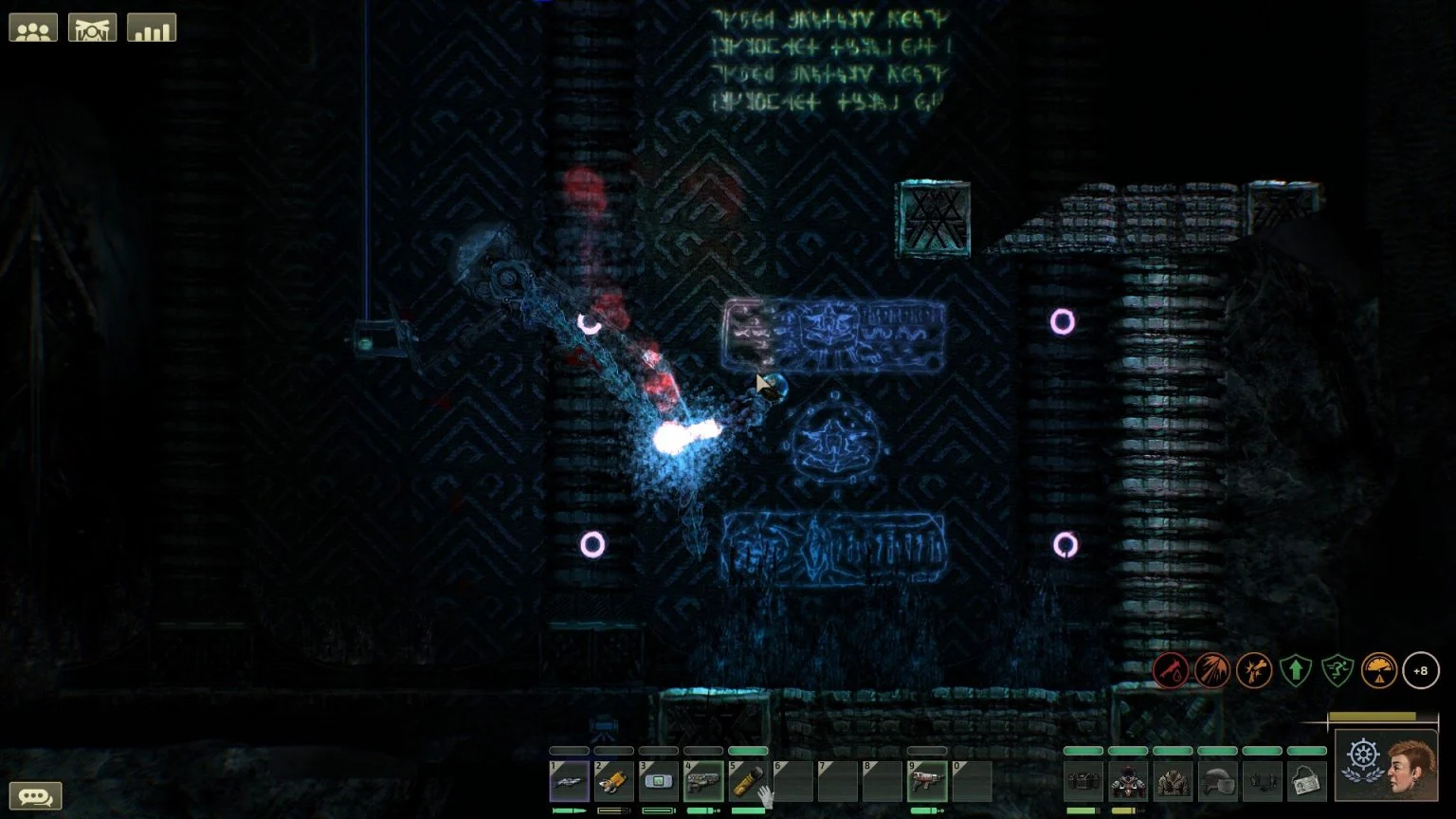This screenshot has height=819, width=1456.
Task: Expand hidden status effects beside the buffs
Action: (1421, 670)
